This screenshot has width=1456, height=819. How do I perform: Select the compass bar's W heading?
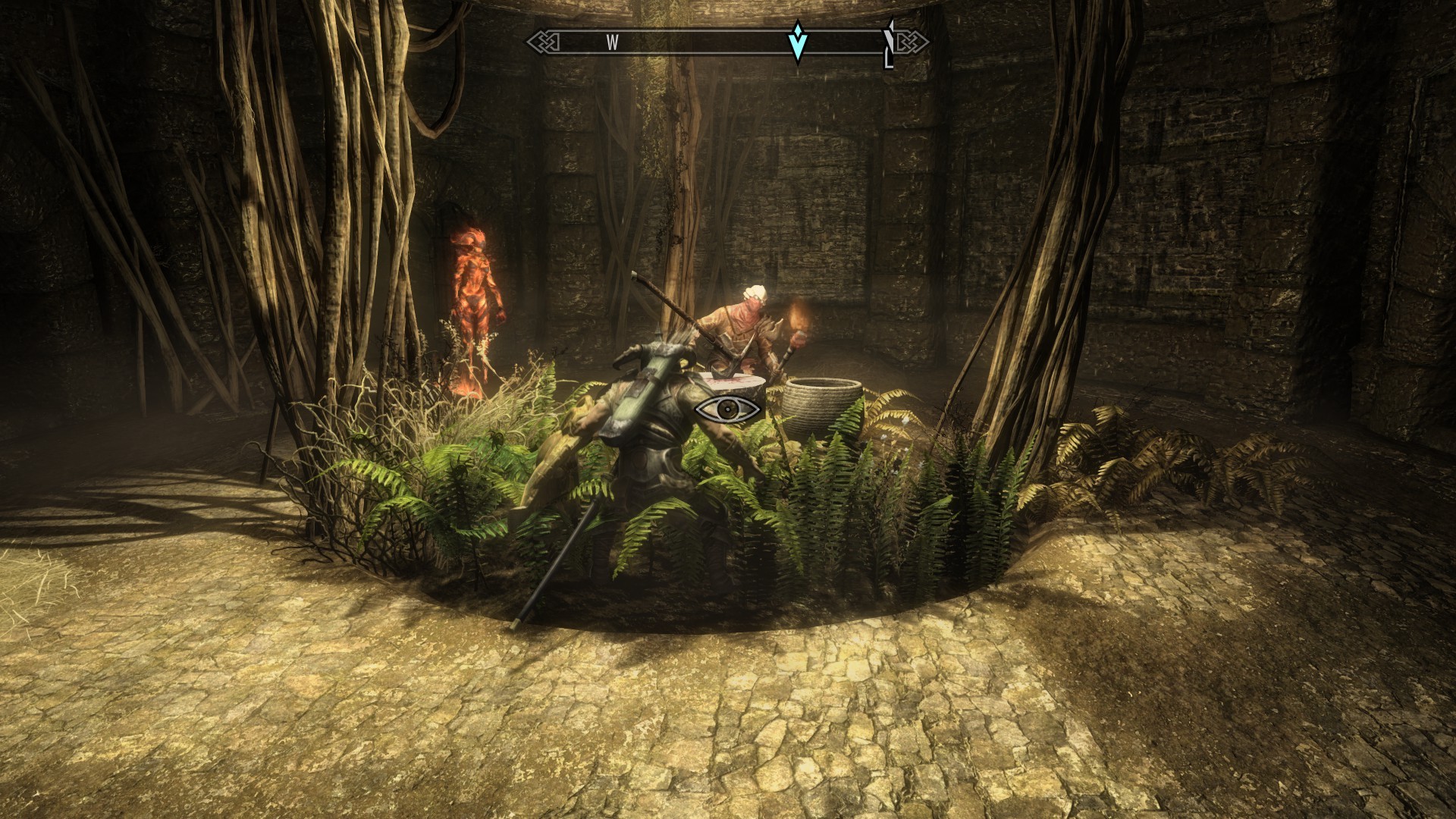[x=612, y=43]
